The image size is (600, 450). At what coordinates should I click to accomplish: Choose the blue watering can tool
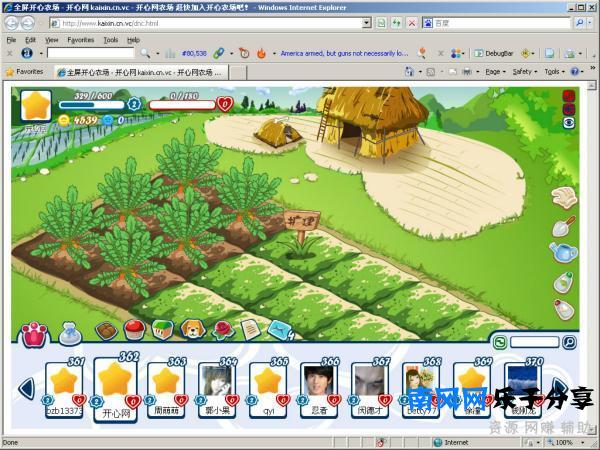coord(564,255)
